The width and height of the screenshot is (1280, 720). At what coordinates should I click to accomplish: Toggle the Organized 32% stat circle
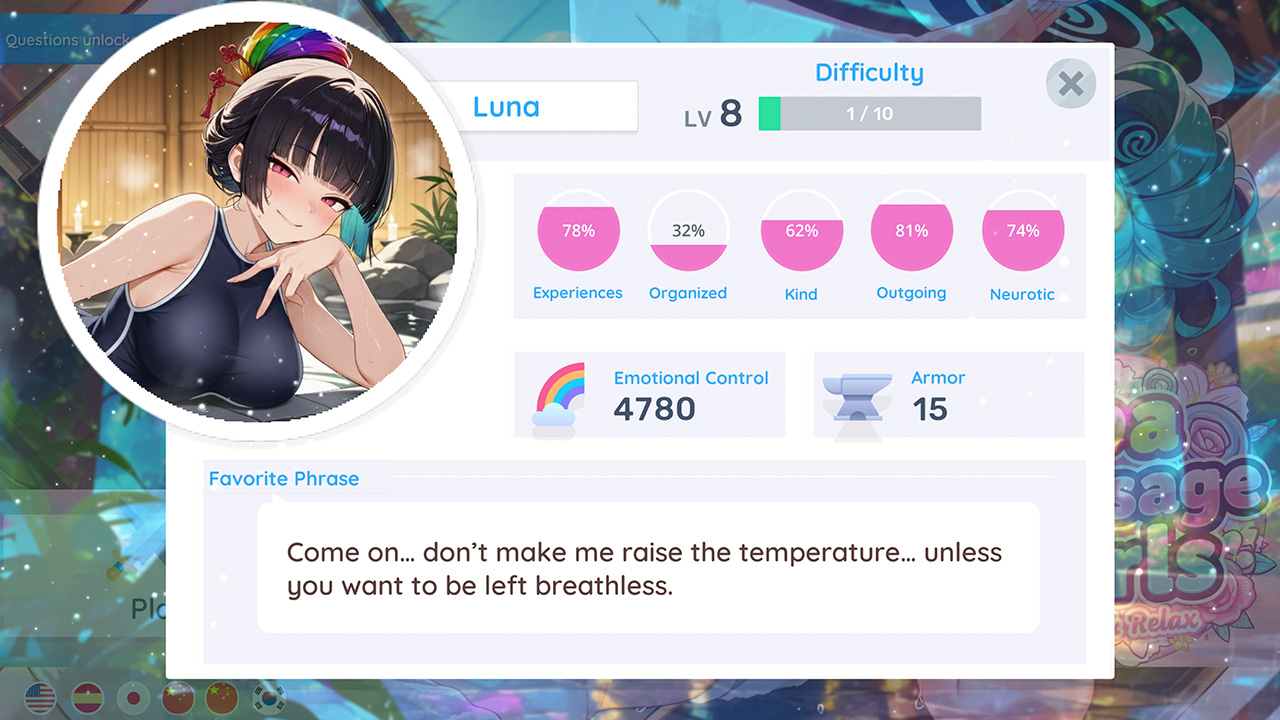click(688, 232)
